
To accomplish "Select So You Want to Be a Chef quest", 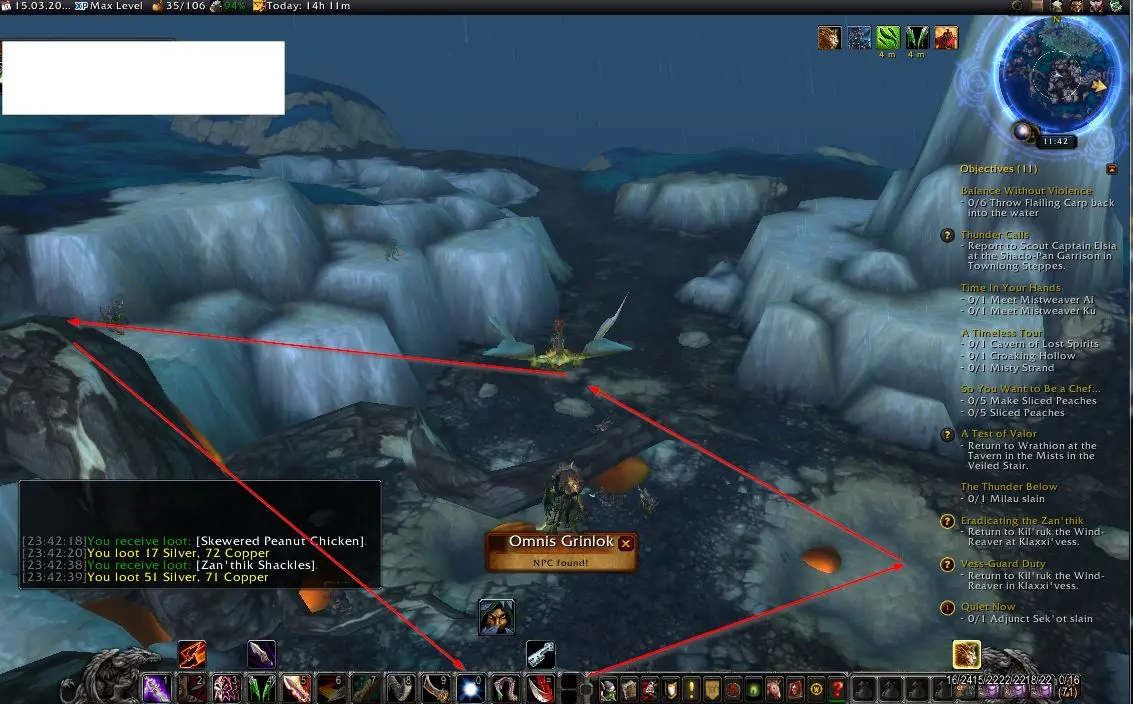I will click(1030, 389).
